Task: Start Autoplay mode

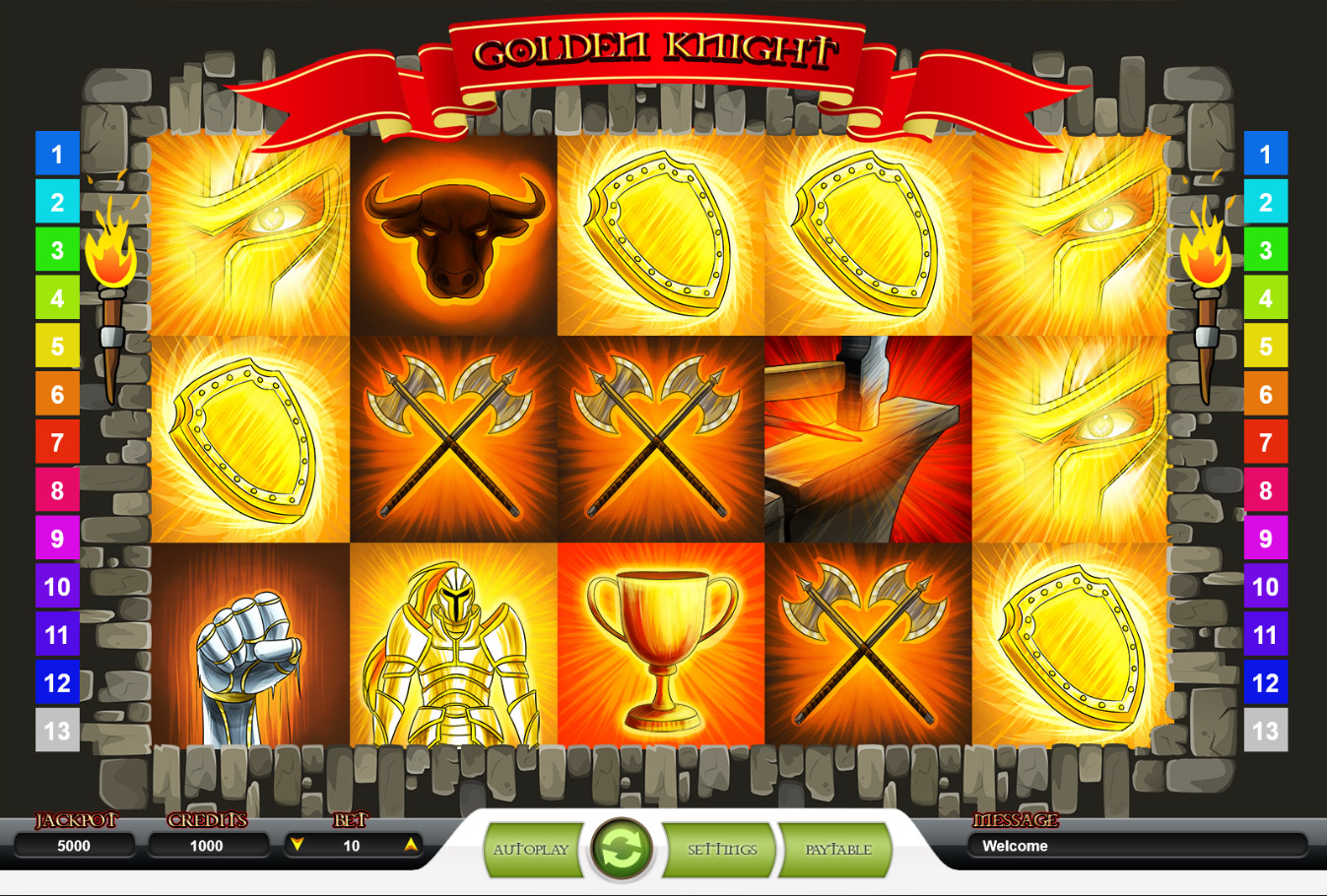Action: pos(531,848)
